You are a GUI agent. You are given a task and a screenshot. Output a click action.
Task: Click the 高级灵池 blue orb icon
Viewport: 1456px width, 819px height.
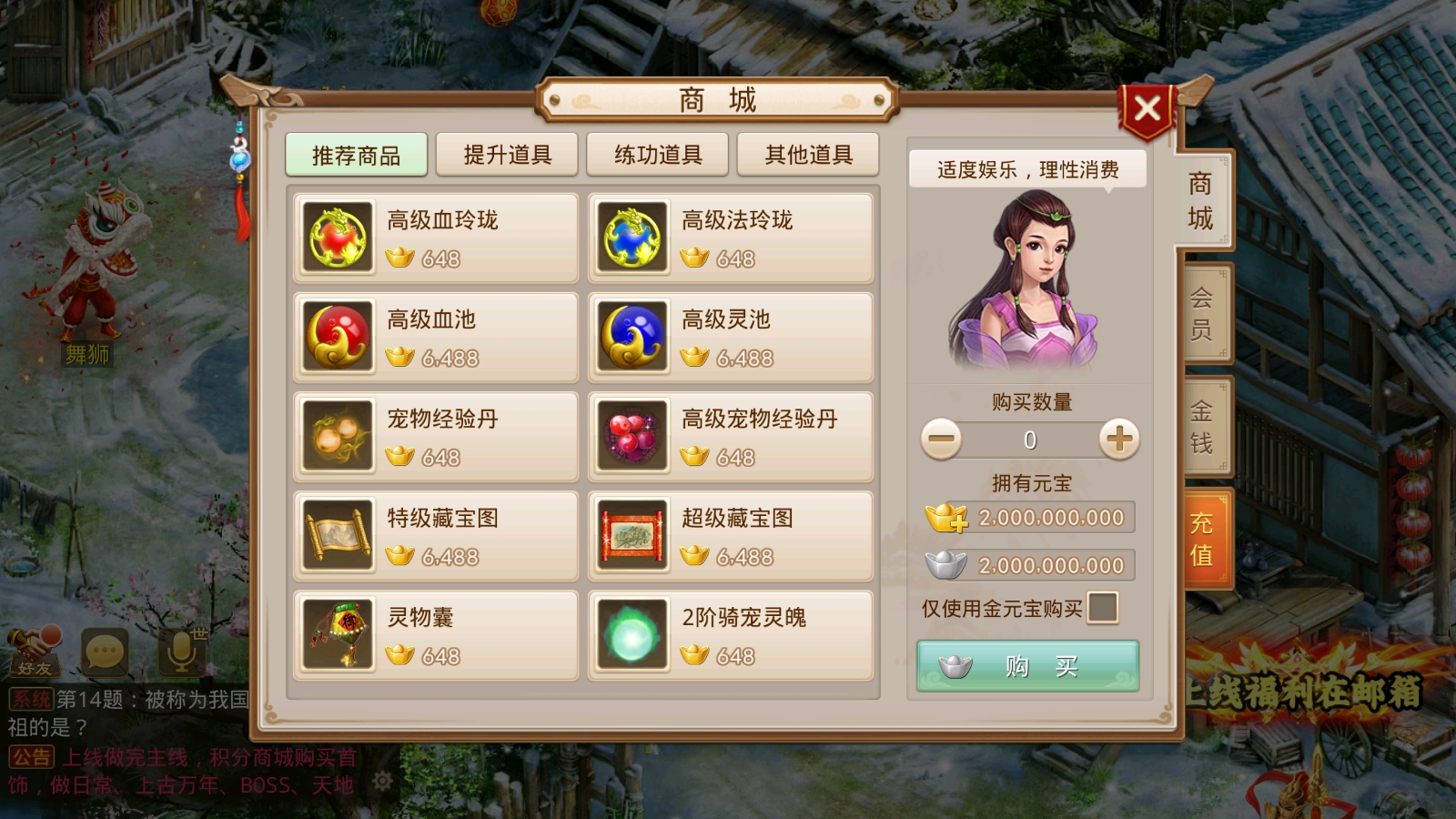(x=632, y=337)
